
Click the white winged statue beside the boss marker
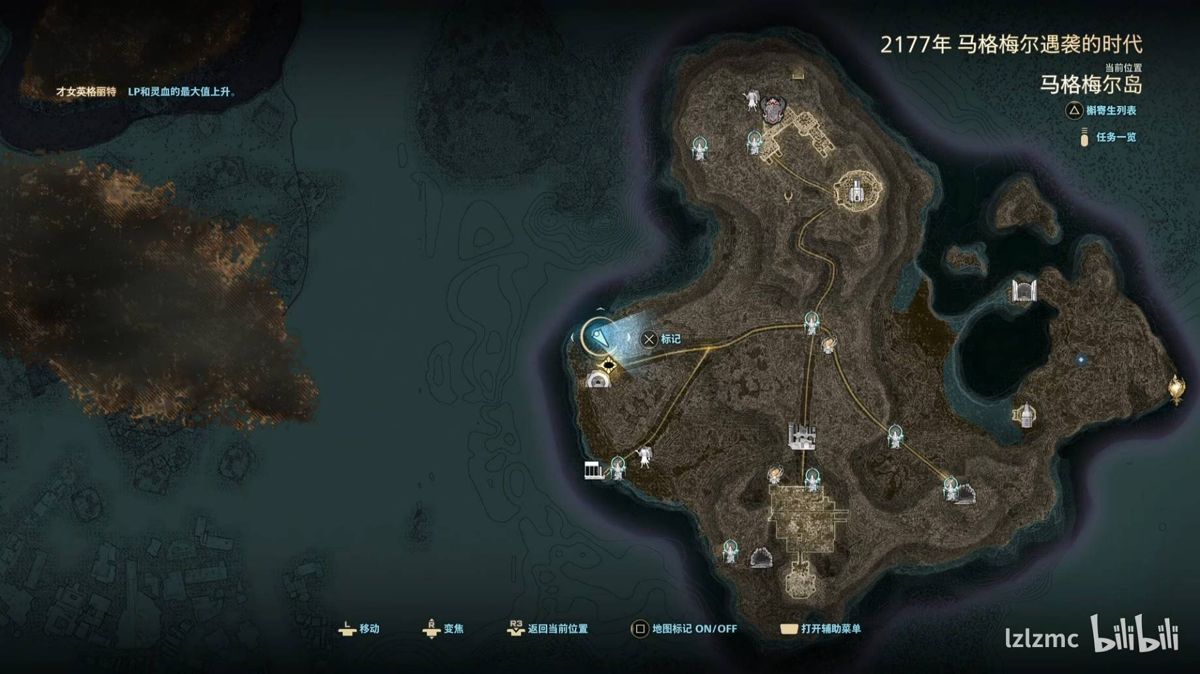[750, 99]
